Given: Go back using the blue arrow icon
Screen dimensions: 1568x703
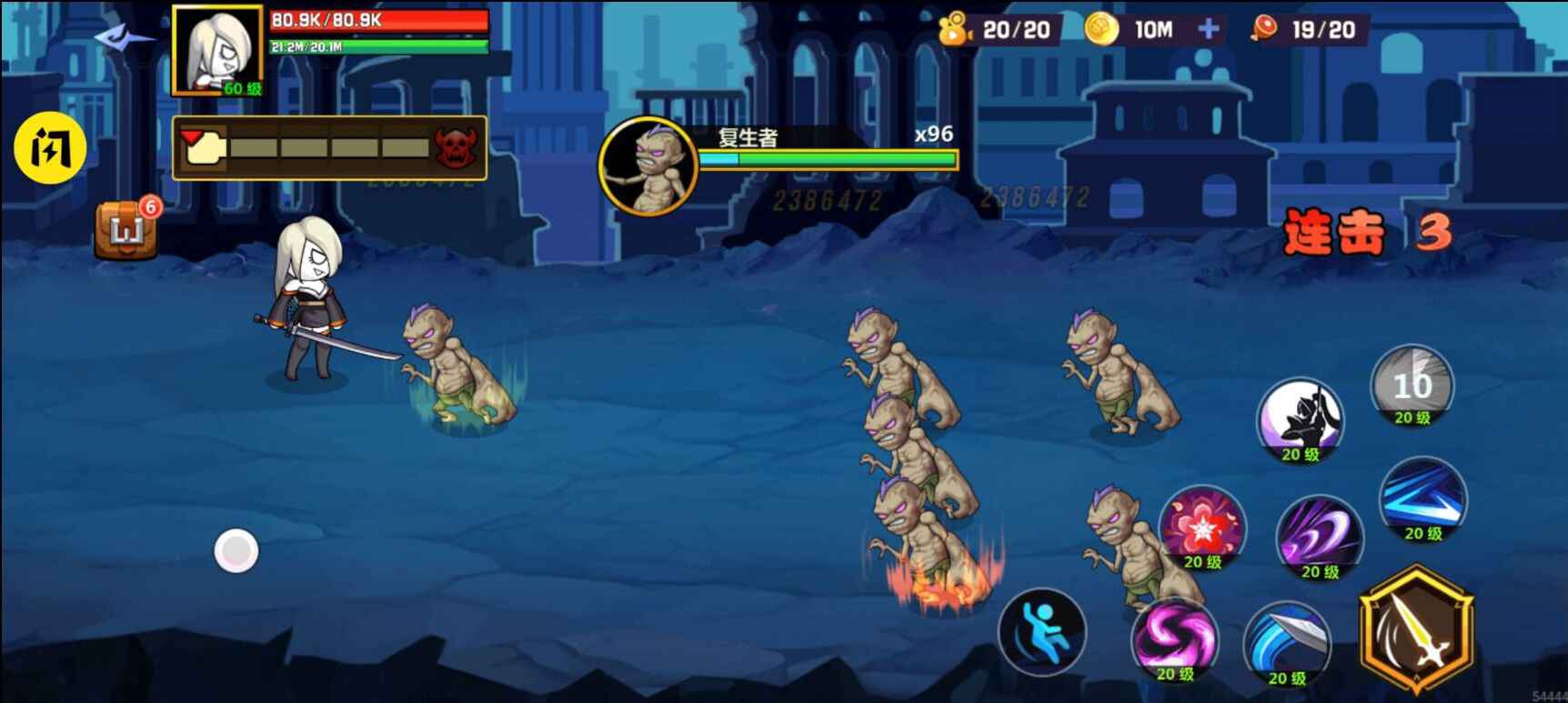Looking at the screenshot, I should (124, 38).
